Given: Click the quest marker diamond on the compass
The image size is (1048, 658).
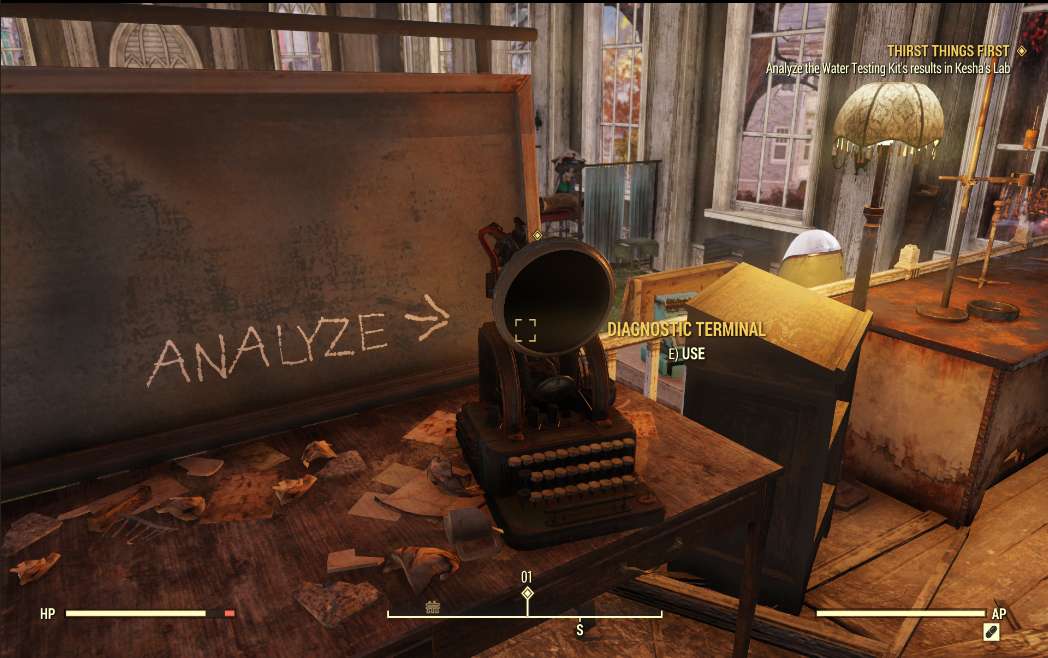Looking at the screenshot, I should click(x=527, y=594).
